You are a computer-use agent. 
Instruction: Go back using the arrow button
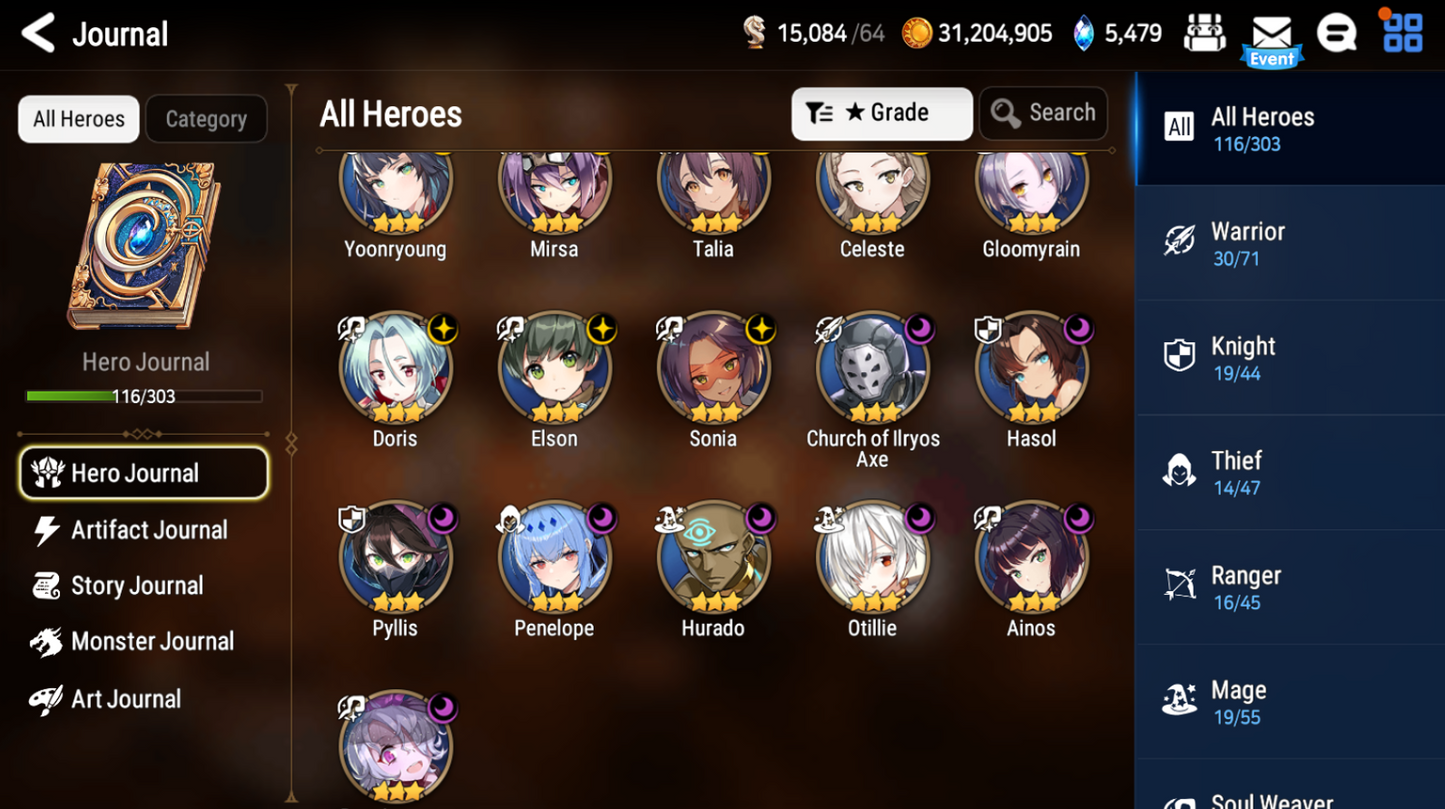pyautogui.click(x=36, y=33)
